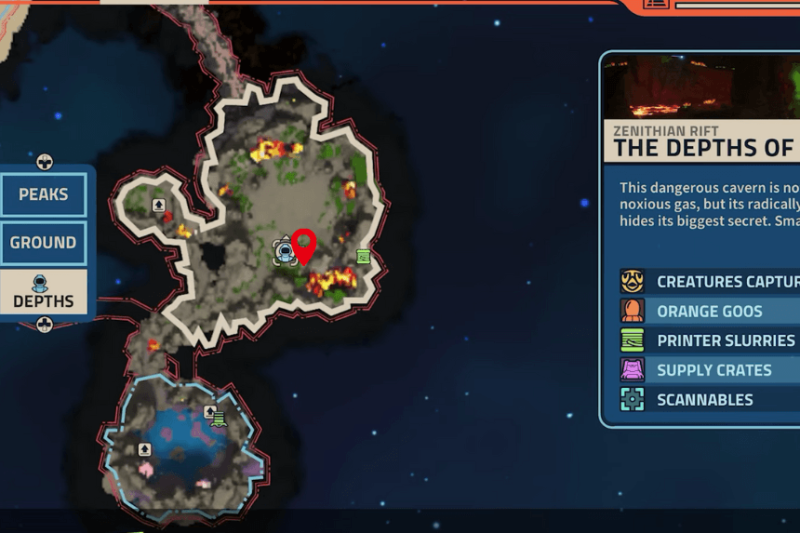Click the red waypoint pin on the map
This screenshot has height=533, width=800.
coord(304,245)
